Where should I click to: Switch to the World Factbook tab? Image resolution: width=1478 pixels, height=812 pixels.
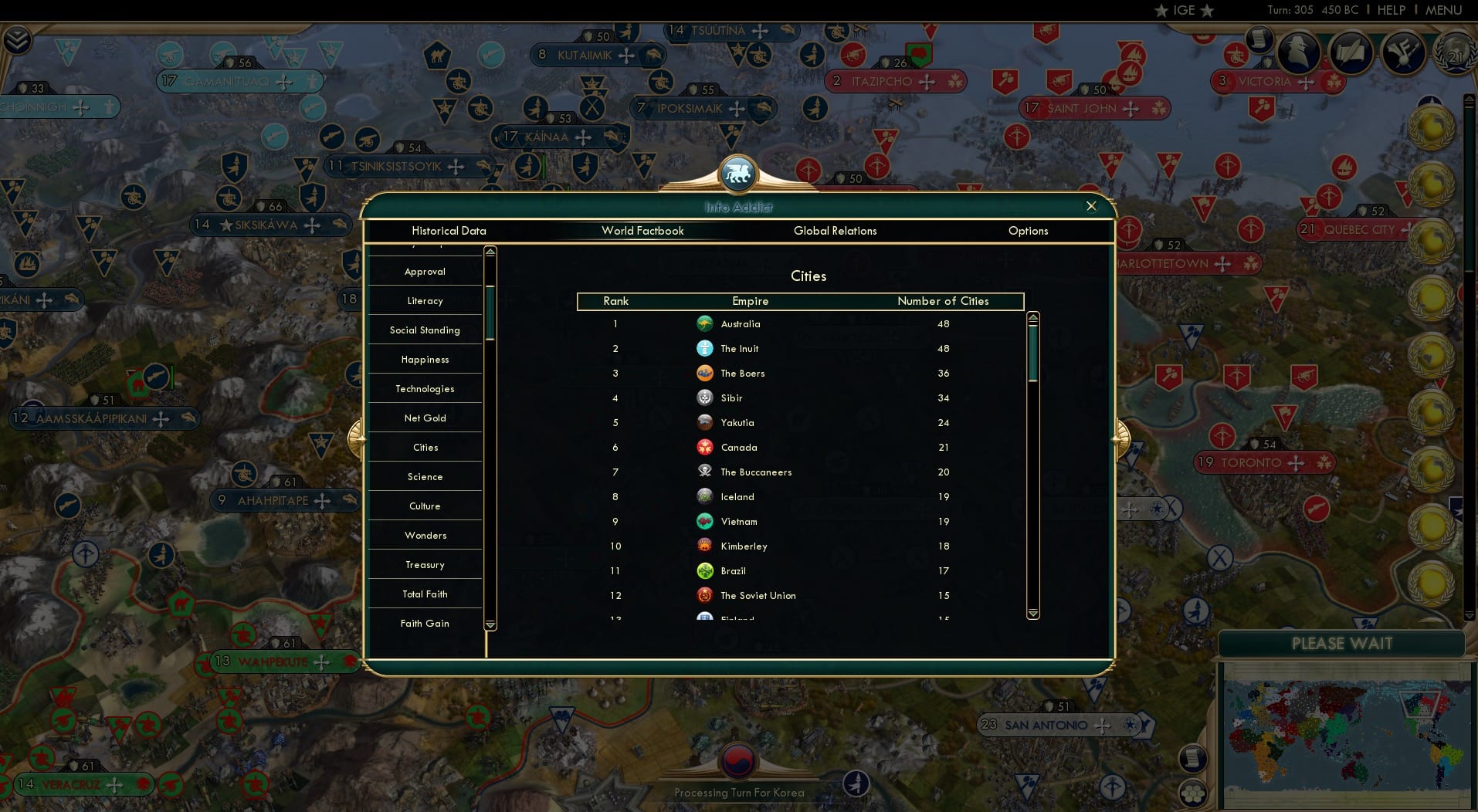643,231
